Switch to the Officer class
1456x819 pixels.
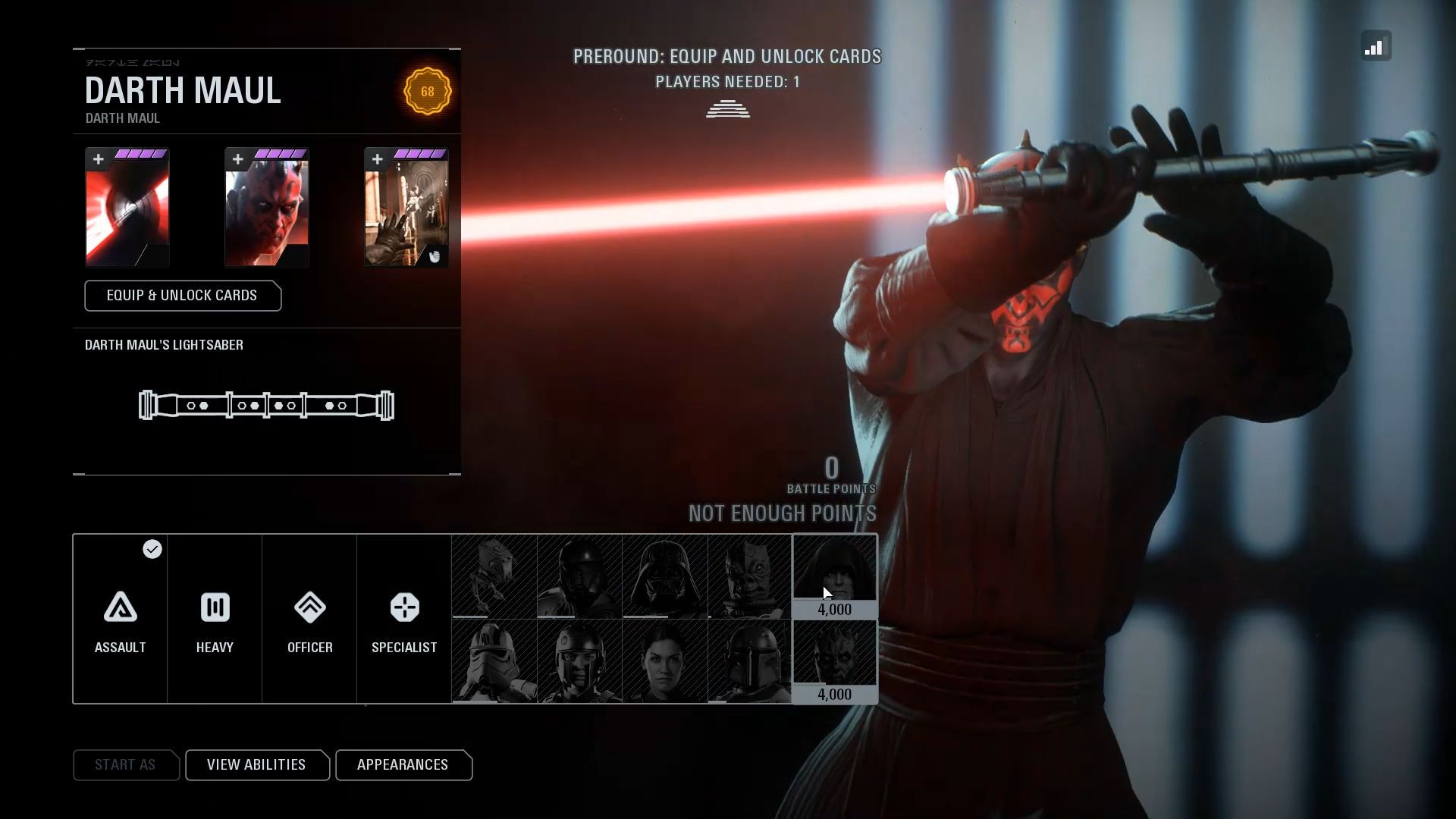pyautogui.click(x=309, y=619)
